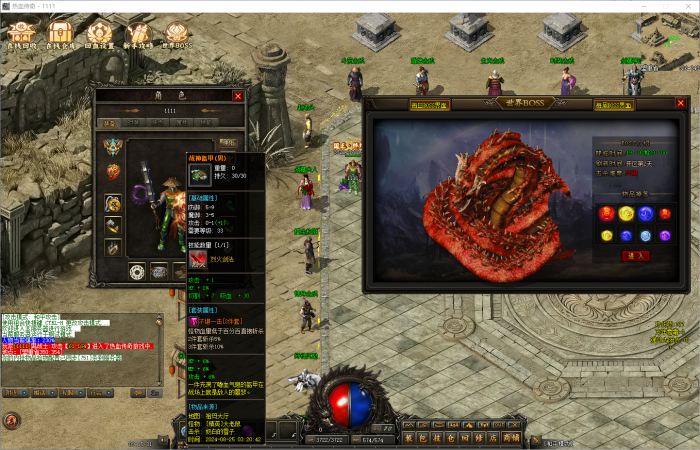Viewport: 700px width, 450px height.
Task: Select the 装备 equipment tab in character panel
Action: pos(108,122)
